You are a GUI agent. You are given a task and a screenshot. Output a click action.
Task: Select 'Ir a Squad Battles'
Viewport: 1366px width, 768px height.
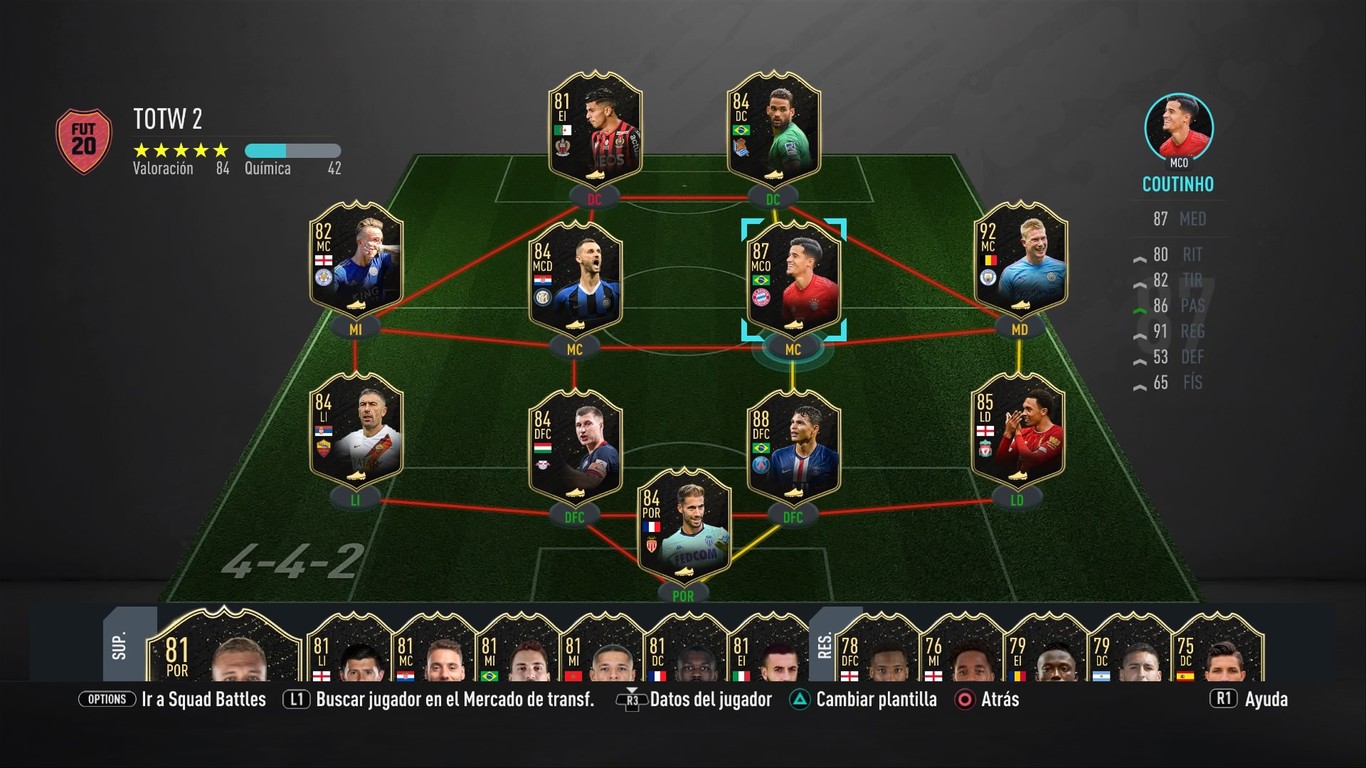pos(204,699)
